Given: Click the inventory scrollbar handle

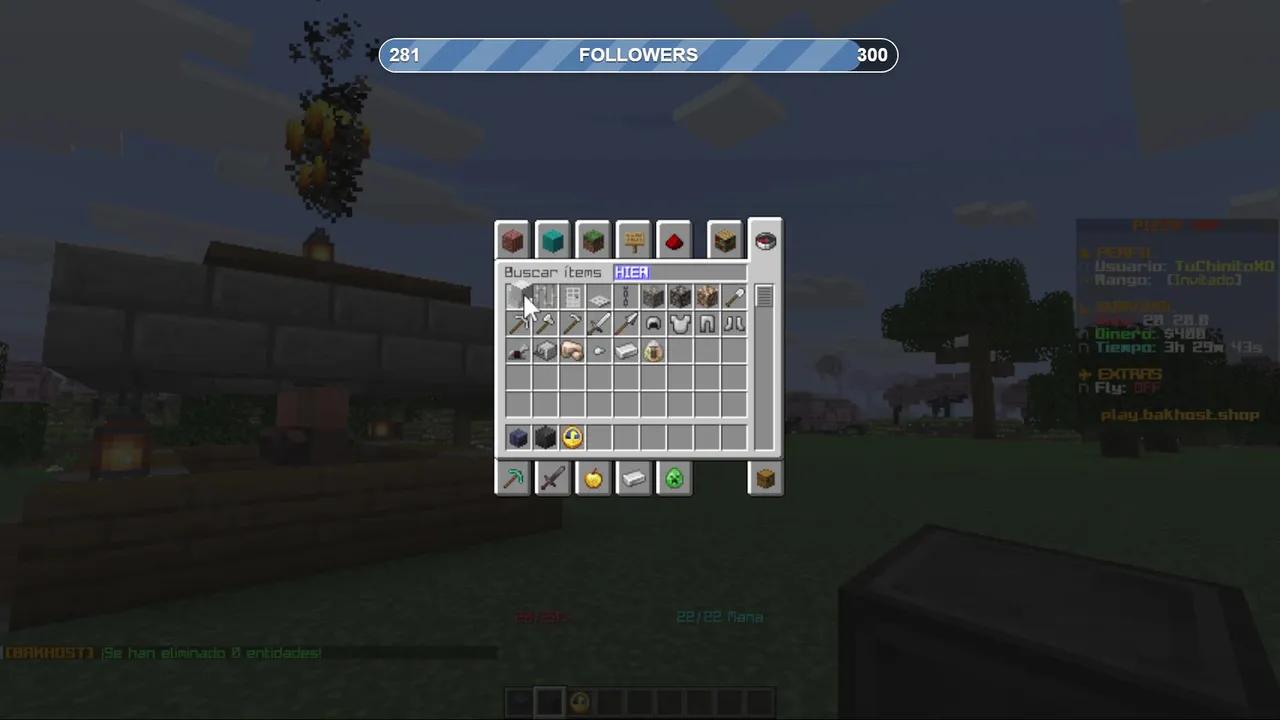Looking at the screenshot, I should pyautogui.click(x=764, y=297).
